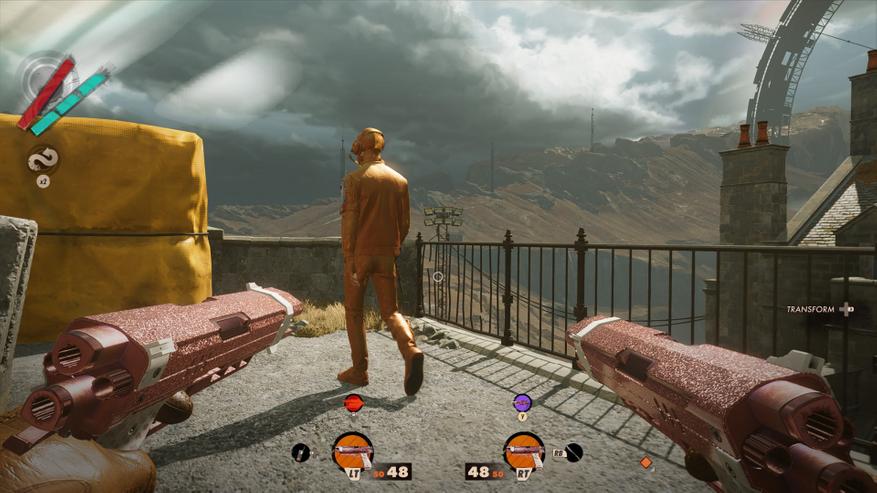Screen dimensions: 877x493
Task: Click the orange diamond indicator
Action: tap(645, 462)
